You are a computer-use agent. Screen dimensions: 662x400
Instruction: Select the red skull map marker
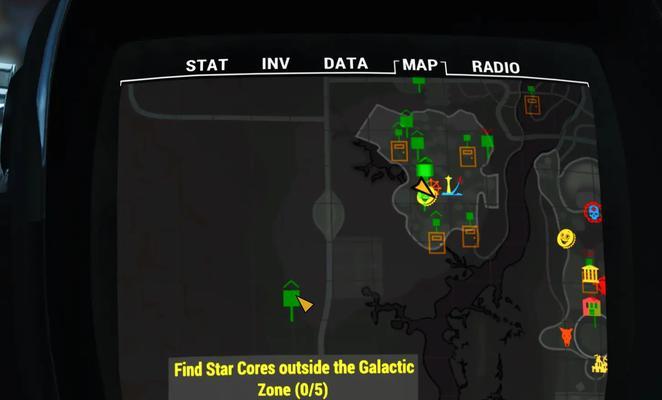592,212
